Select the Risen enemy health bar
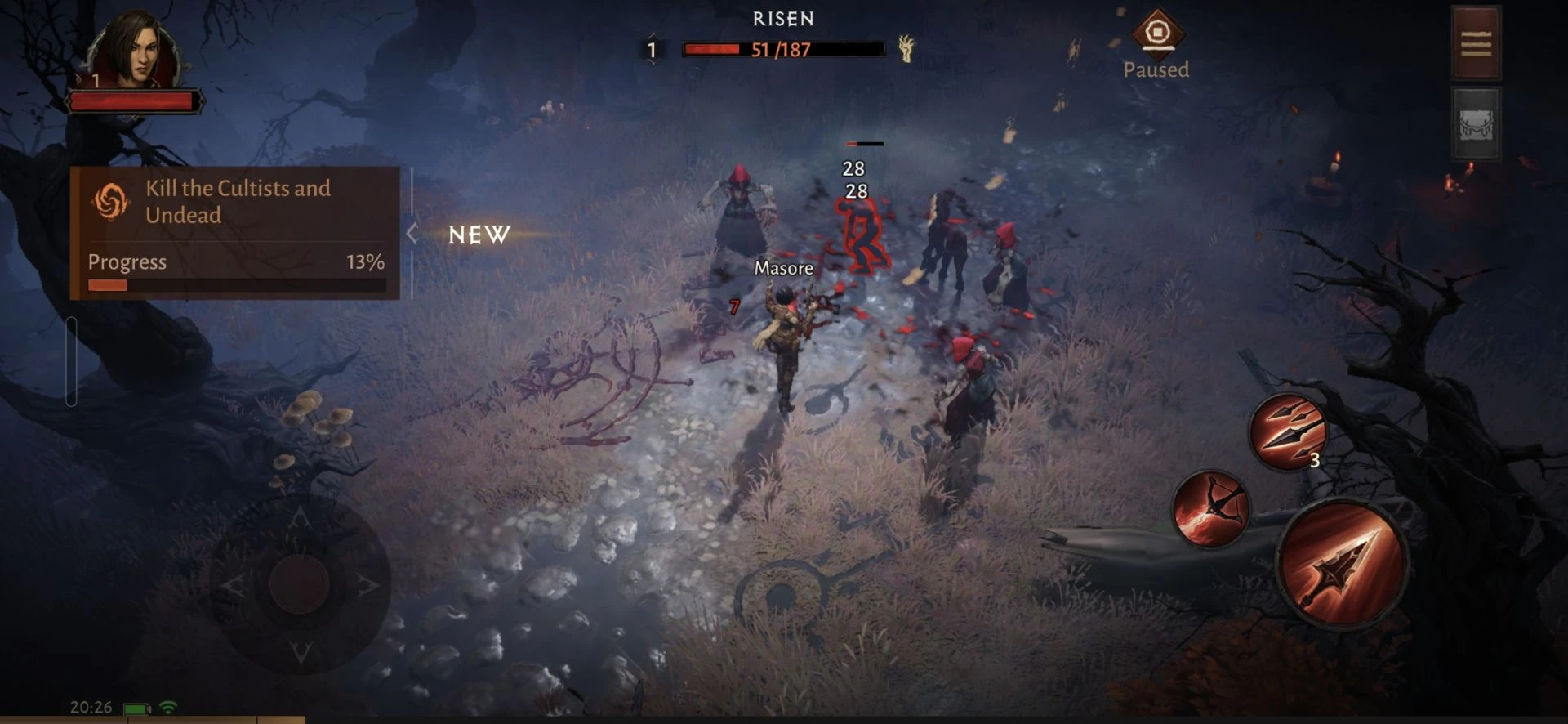Viewport: 1568px width, 724px height. point(782,50)
